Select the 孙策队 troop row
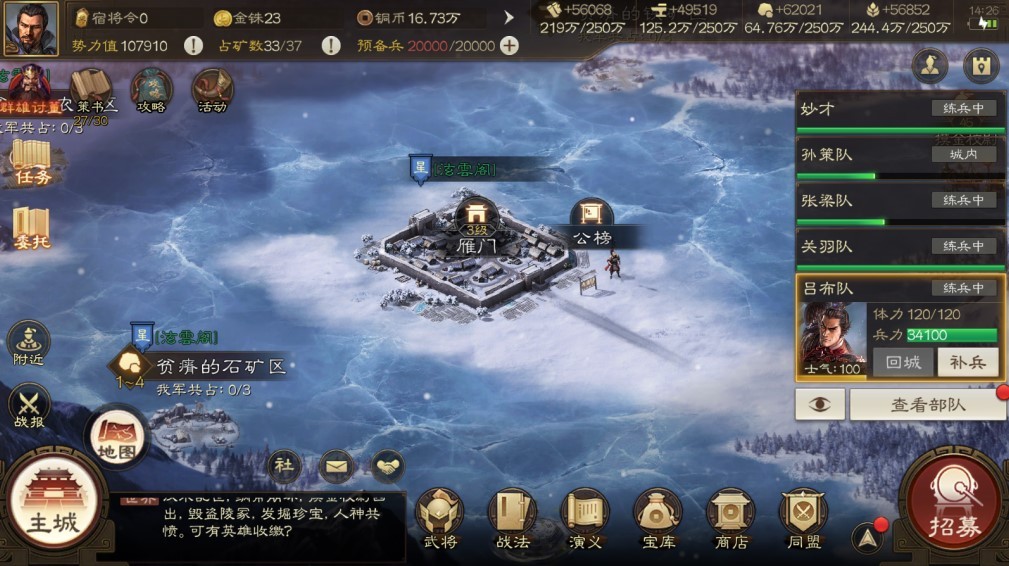Viewport: 1009px width, 566px height. 900,155
